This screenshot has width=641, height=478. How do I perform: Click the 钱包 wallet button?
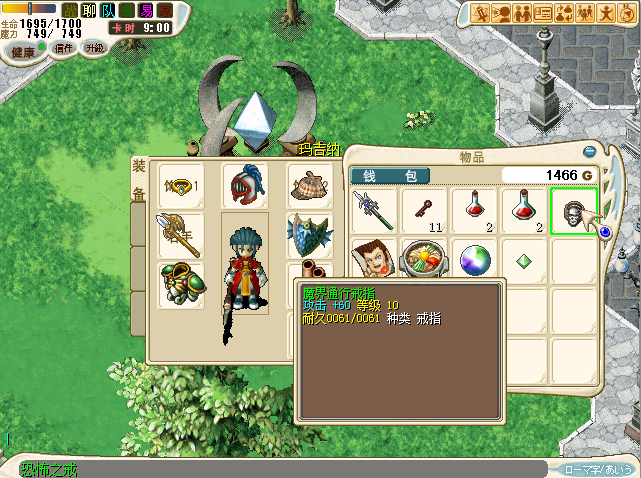pos(390,175)
